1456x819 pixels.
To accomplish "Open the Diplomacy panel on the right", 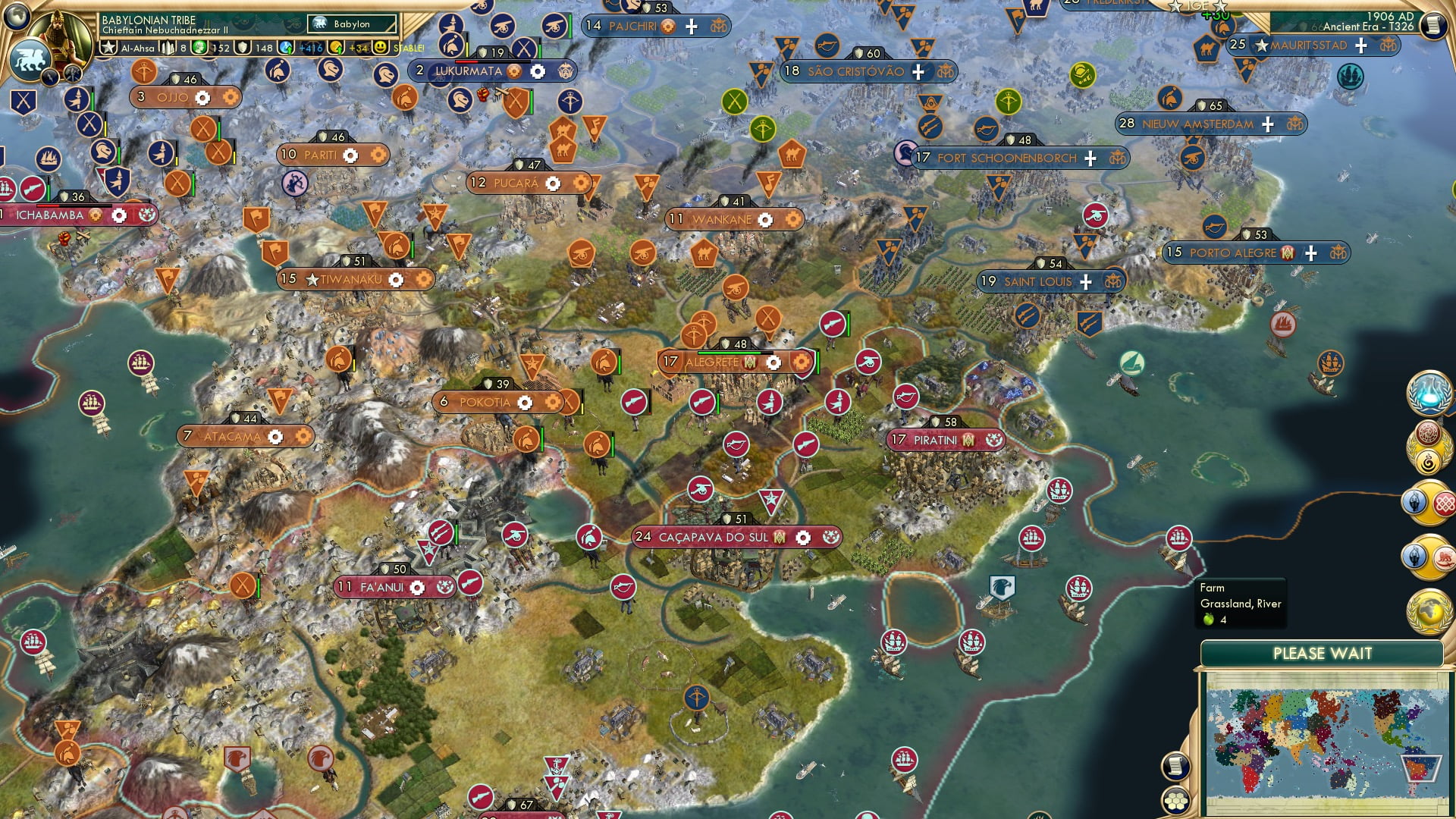I will click(1428, 503).
